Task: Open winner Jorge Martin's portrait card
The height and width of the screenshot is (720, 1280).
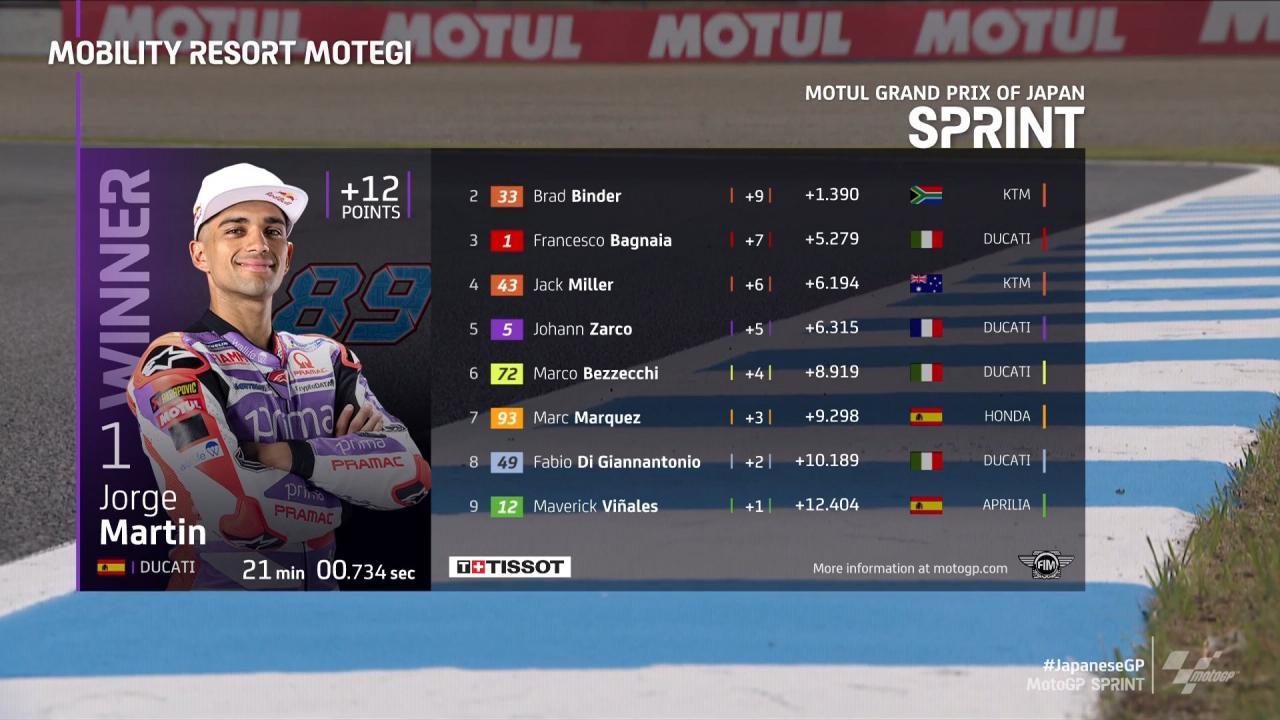Action: point(255,370)
